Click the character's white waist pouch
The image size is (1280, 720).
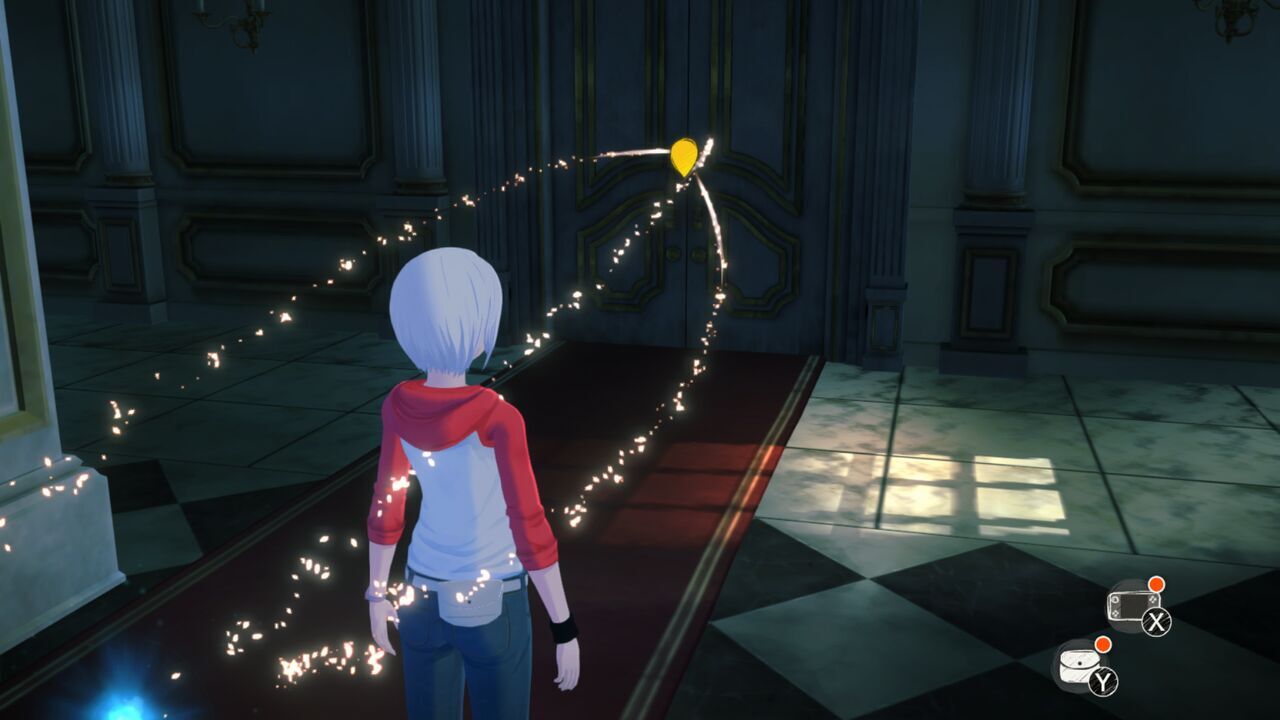coord(470,600)
